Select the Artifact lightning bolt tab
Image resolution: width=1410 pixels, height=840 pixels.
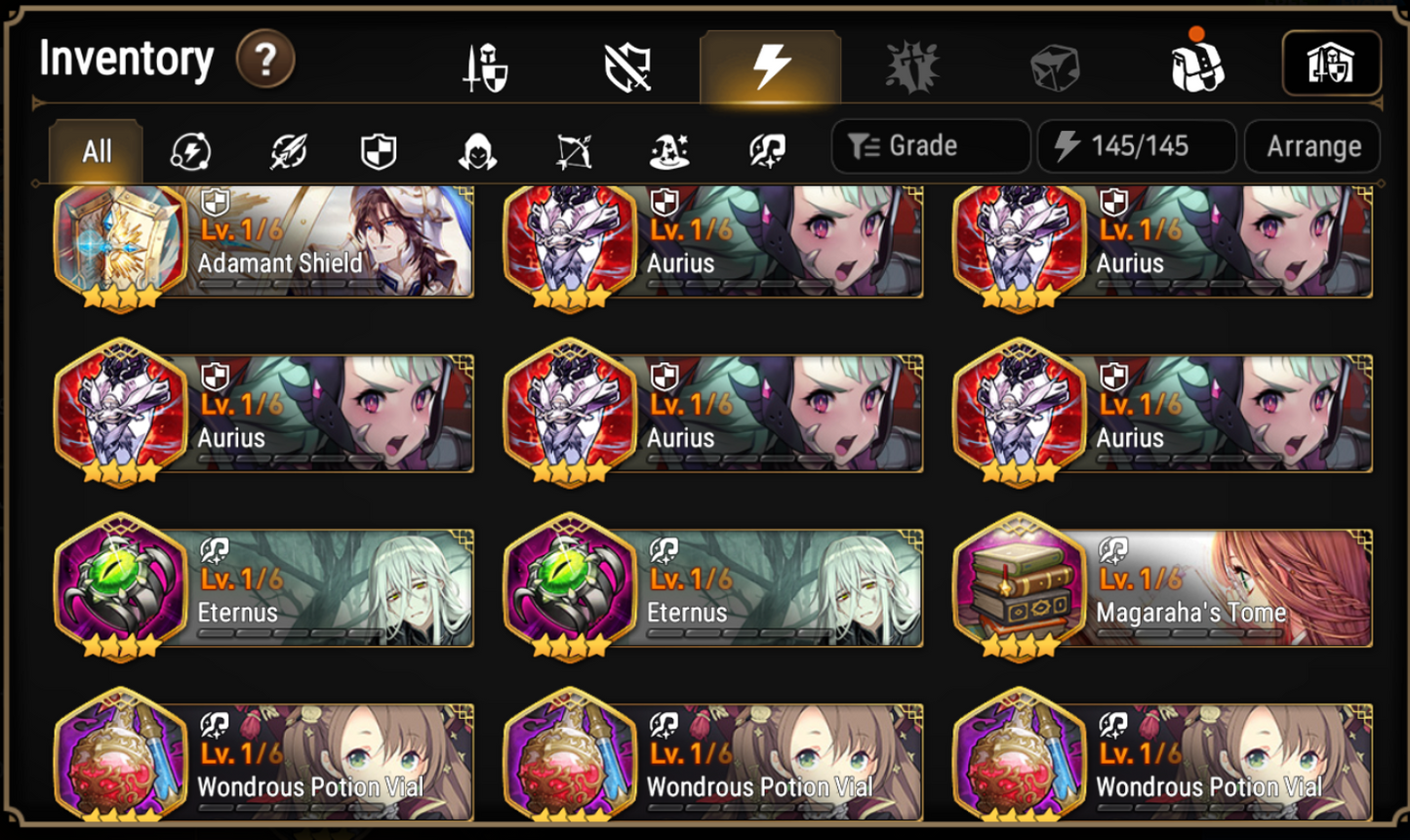771,65
